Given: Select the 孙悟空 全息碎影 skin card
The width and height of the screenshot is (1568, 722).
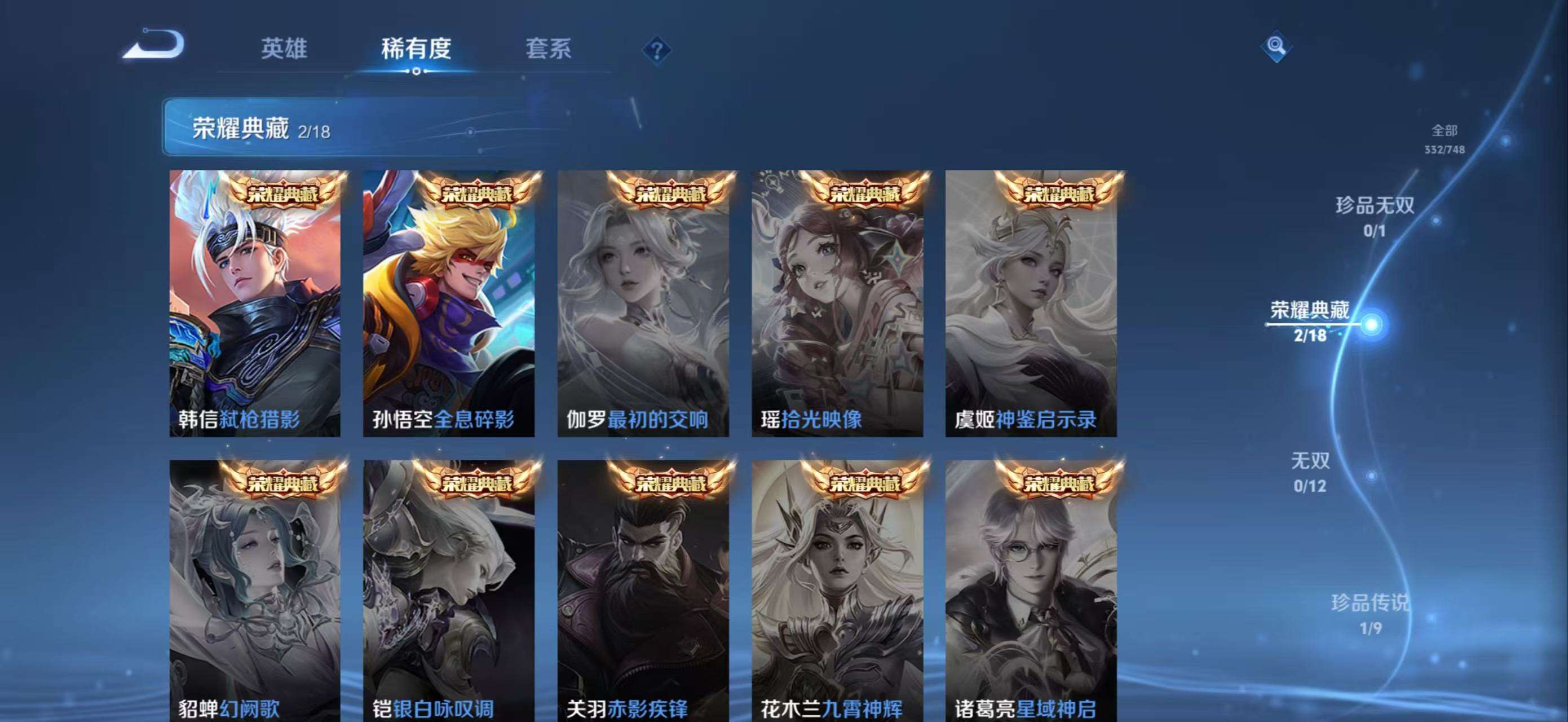Looking at the screenshot, I should pyautogui.click(x=449, y=303).
